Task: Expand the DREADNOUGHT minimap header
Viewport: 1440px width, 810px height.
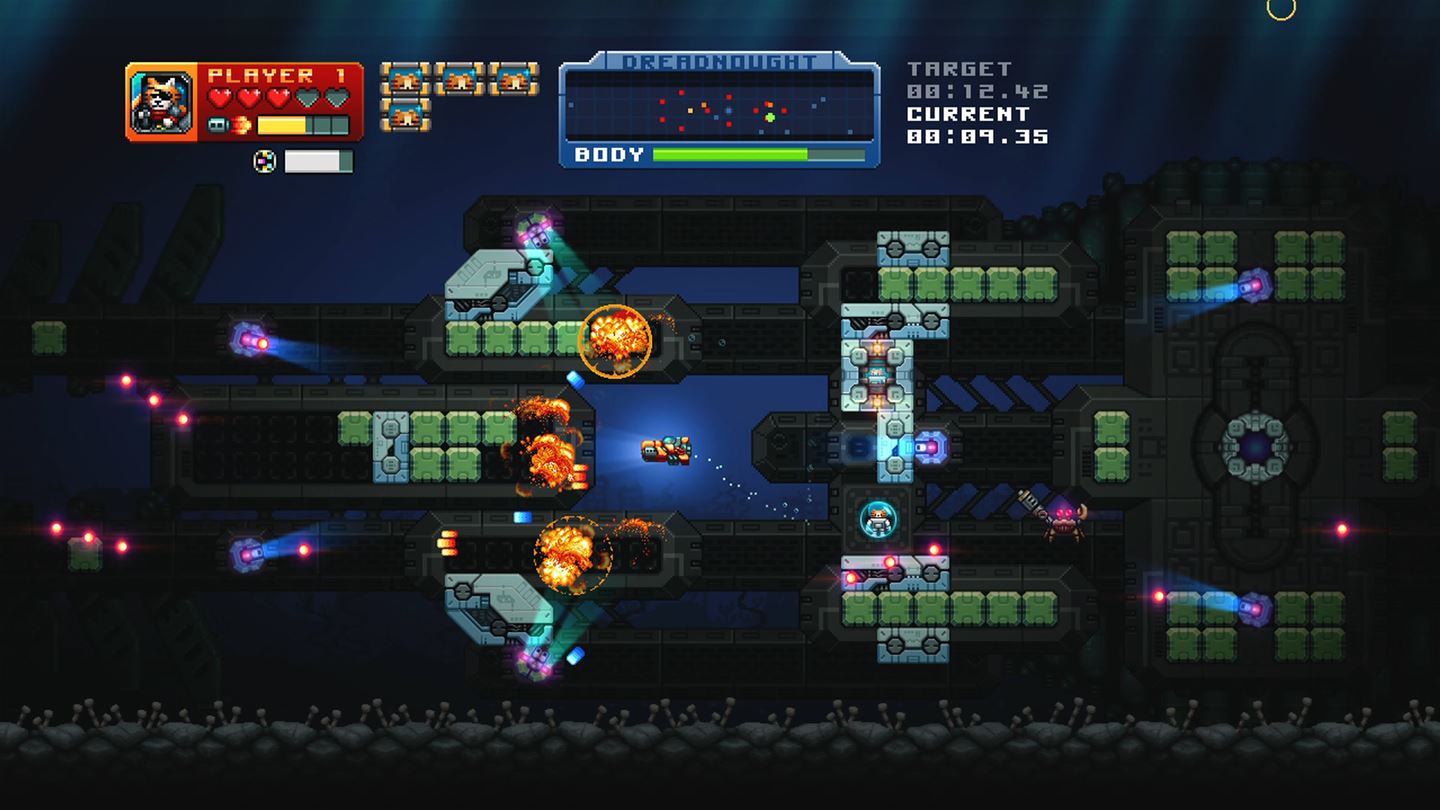Action: [x=720, y=60]
